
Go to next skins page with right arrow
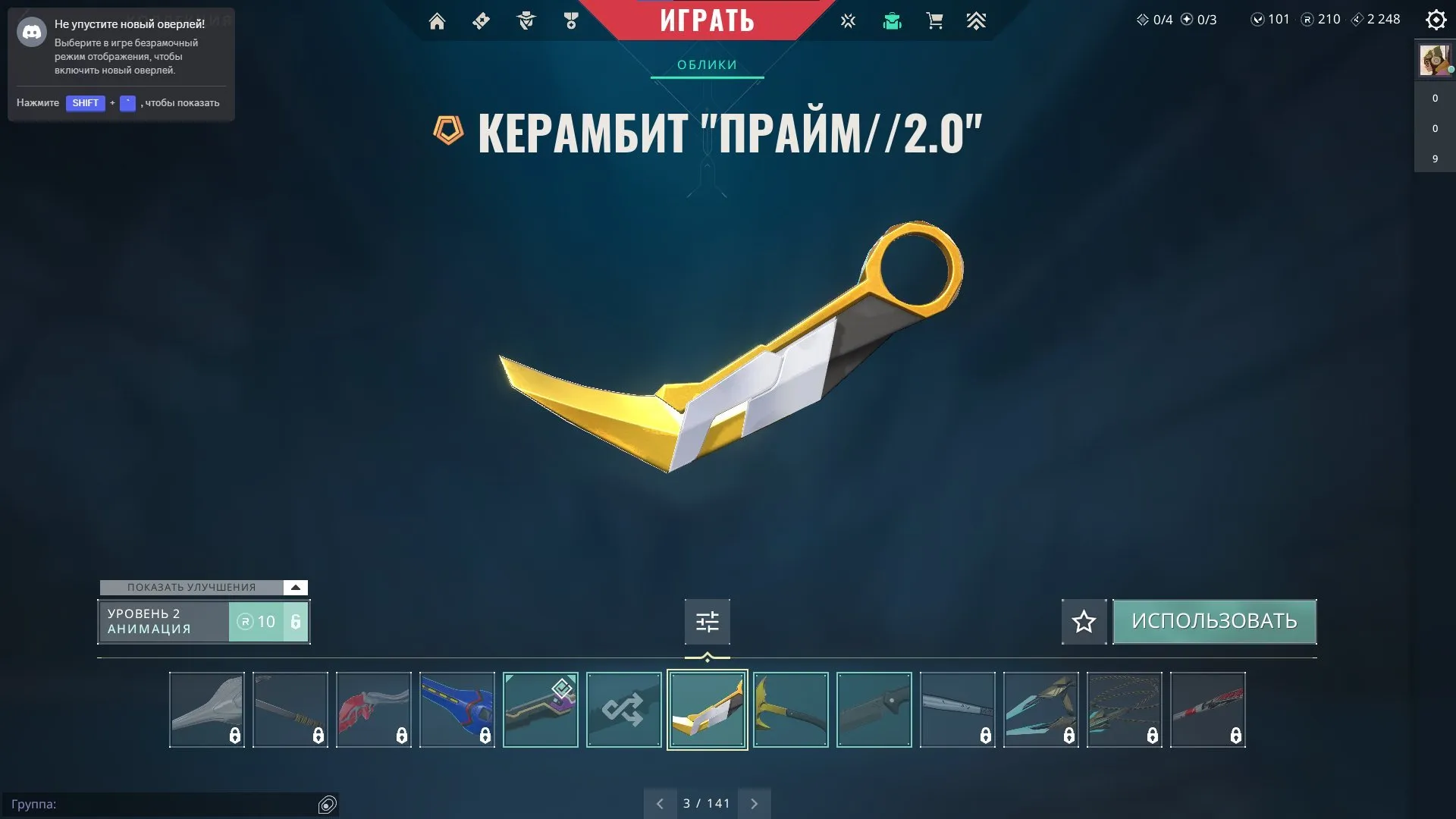click(x=755, y=802)
